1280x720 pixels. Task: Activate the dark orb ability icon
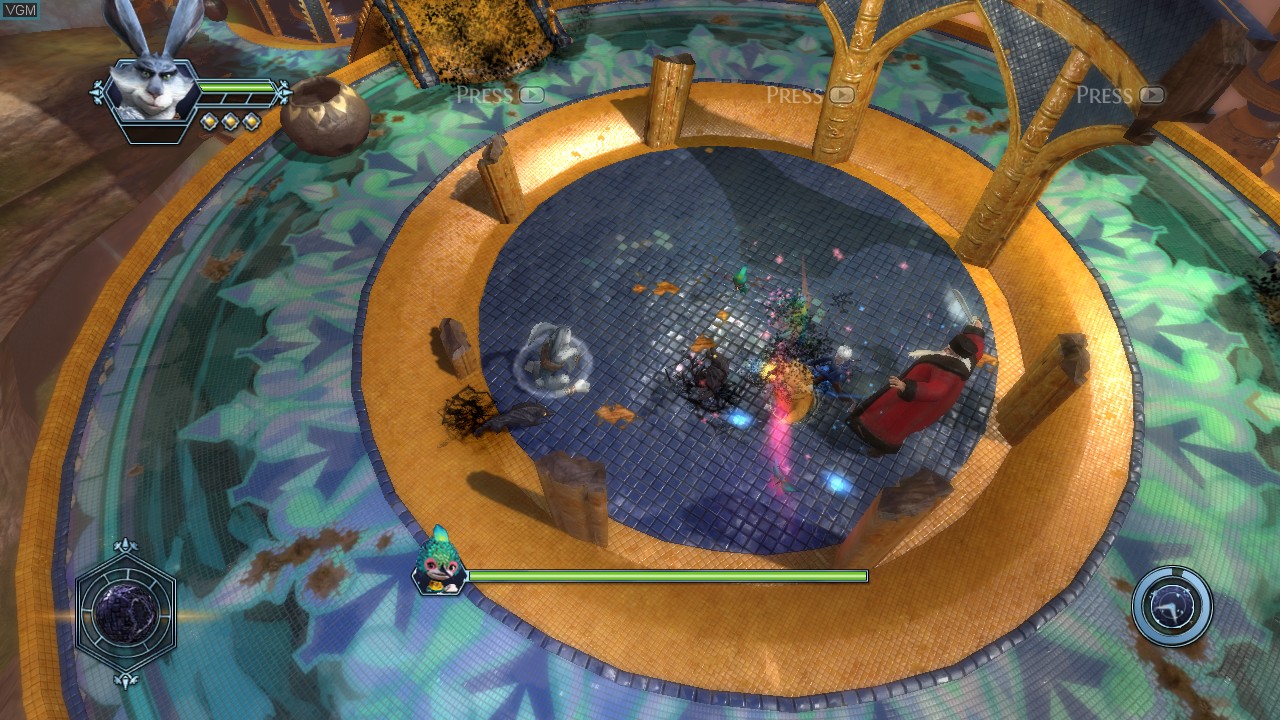click(x=126, y=612)
